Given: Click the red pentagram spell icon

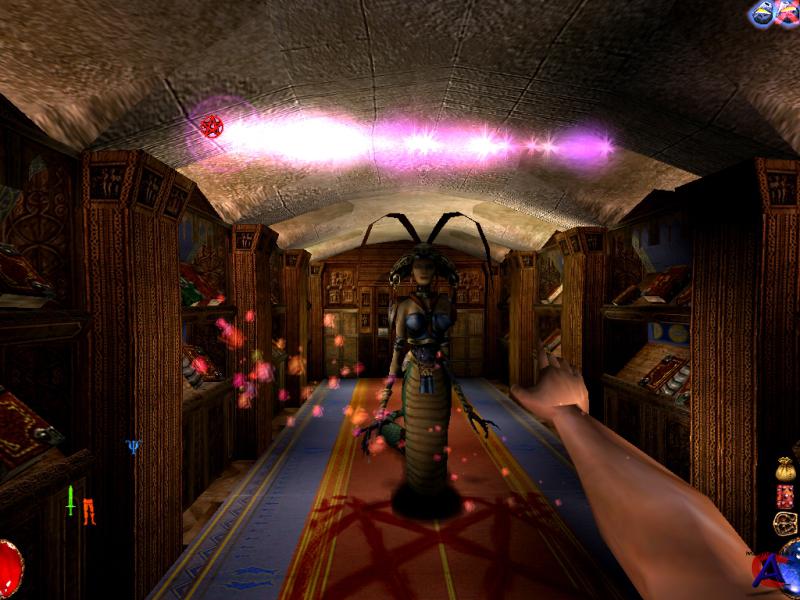Looking at the screenshot, I should 211,126.
